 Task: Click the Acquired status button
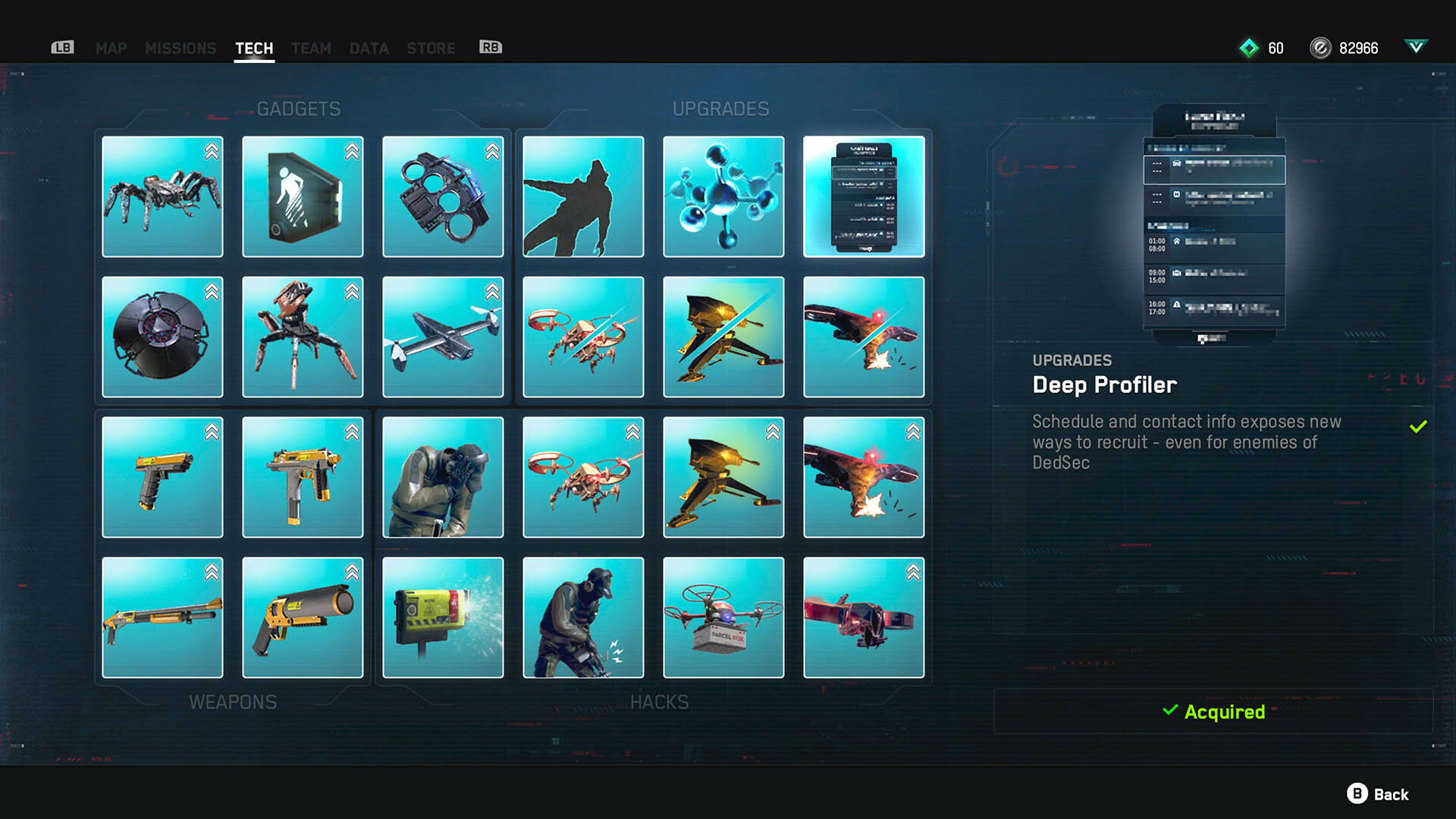coord(1213,711)
